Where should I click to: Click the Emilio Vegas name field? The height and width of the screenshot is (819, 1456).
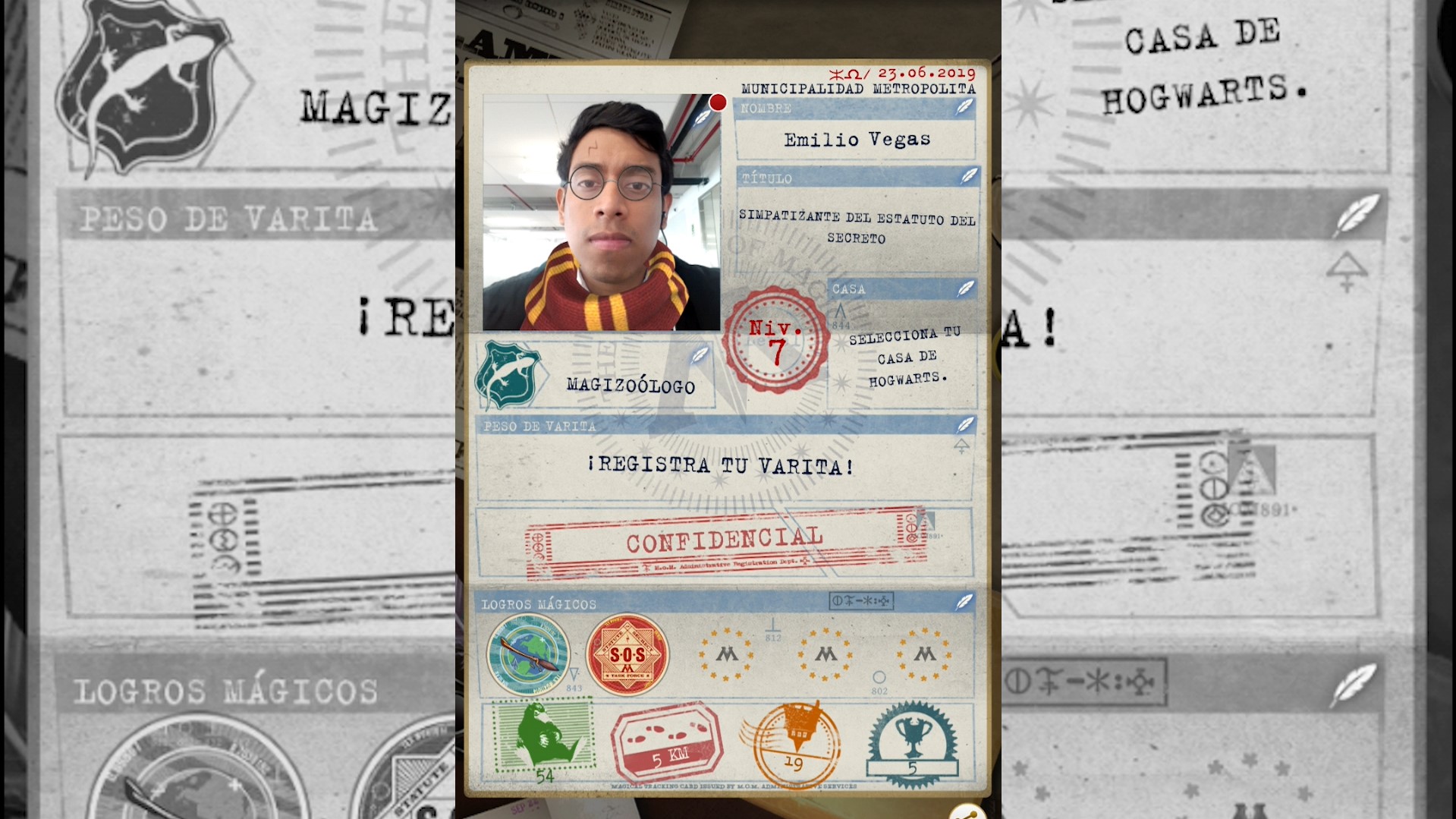tap(856, 139)
